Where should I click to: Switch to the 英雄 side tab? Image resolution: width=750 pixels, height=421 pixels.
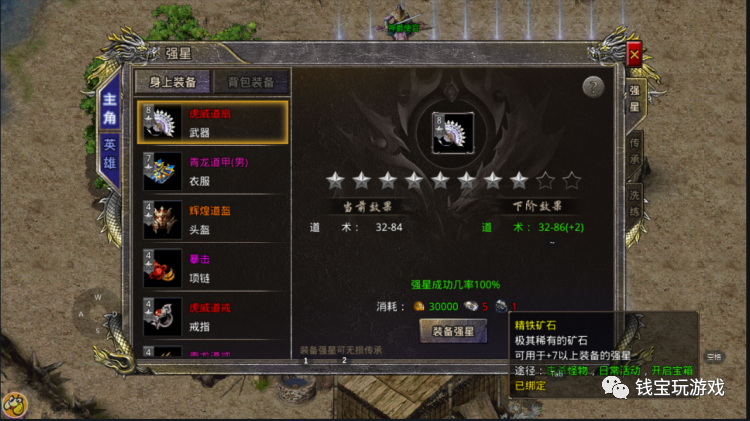109,152
